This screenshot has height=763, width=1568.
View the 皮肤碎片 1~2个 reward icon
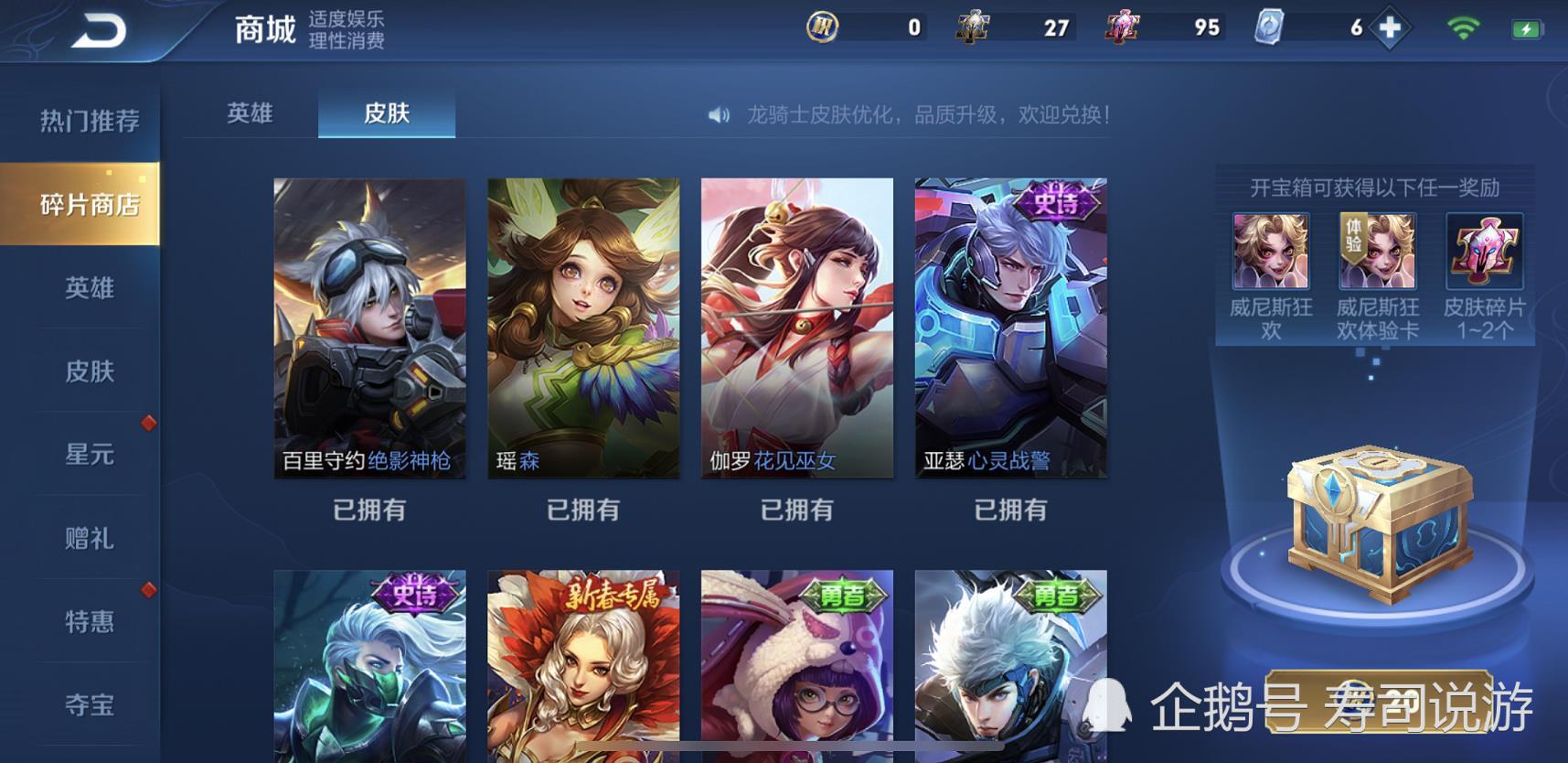(1484, 252)
